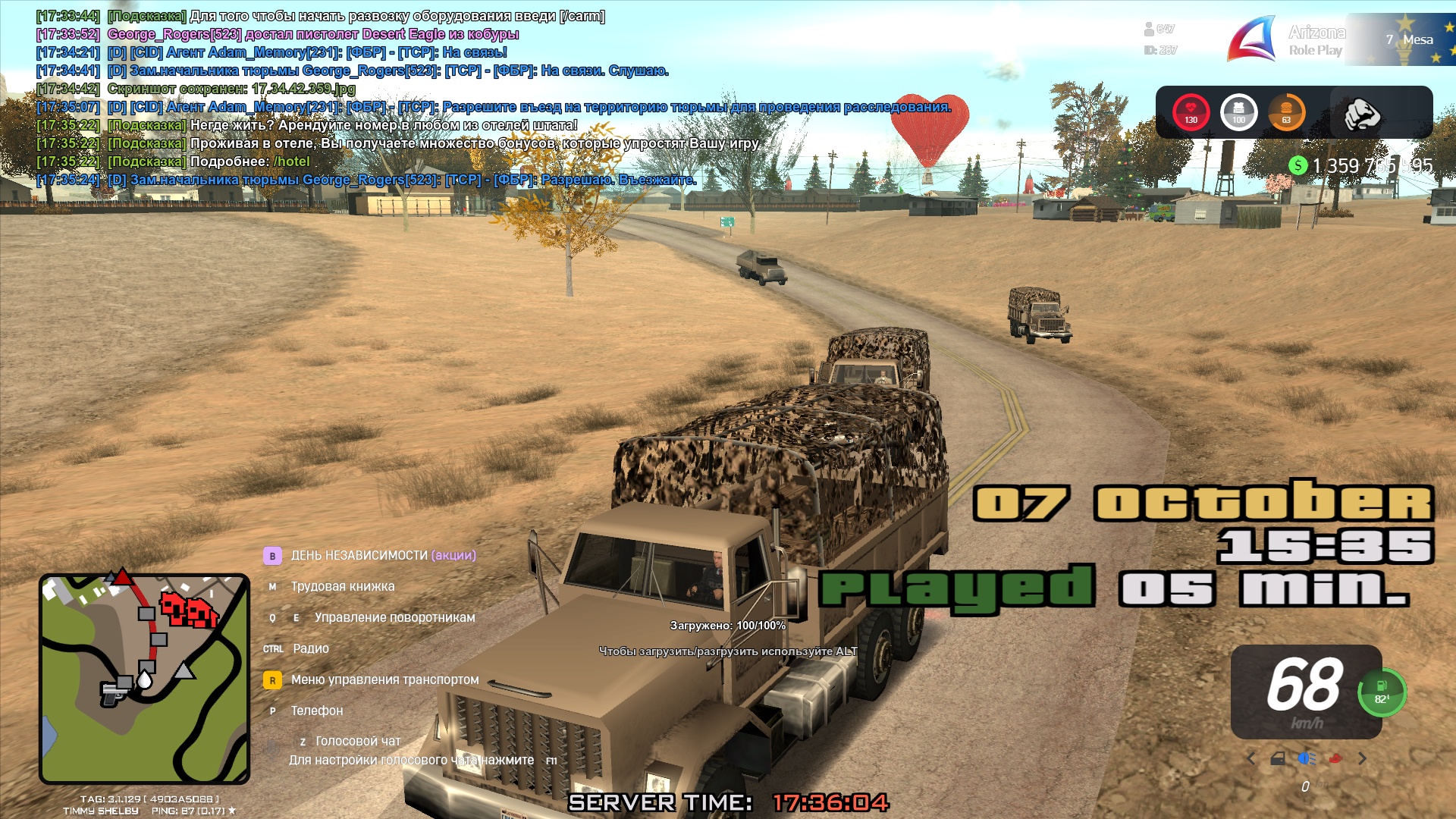Click the water drop marker on minimap
The width and height of the screenshot is (1456, 819).
point(144,680)
